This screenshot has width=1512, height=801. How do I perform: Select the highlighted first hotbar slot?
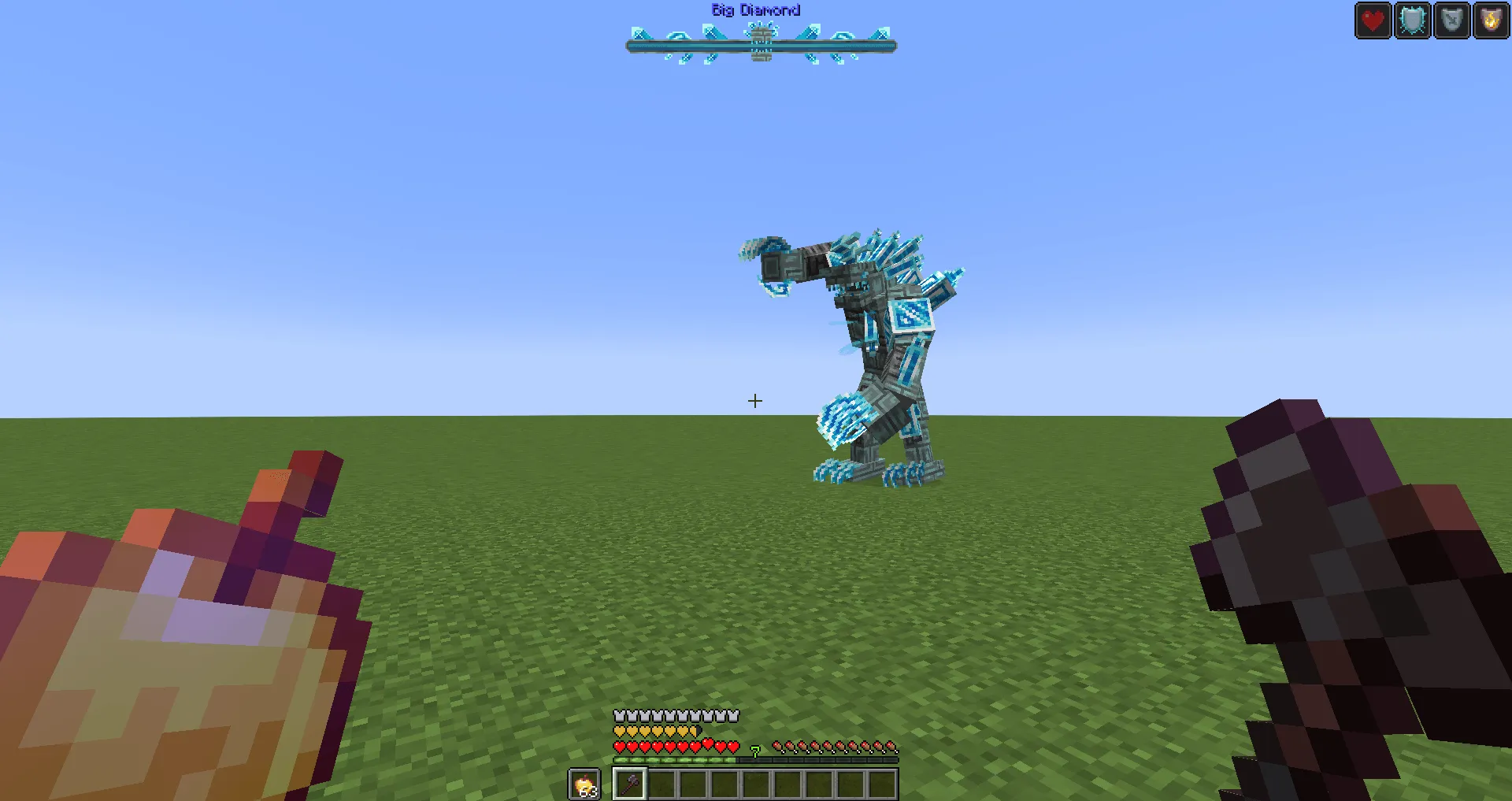point(630,784)
